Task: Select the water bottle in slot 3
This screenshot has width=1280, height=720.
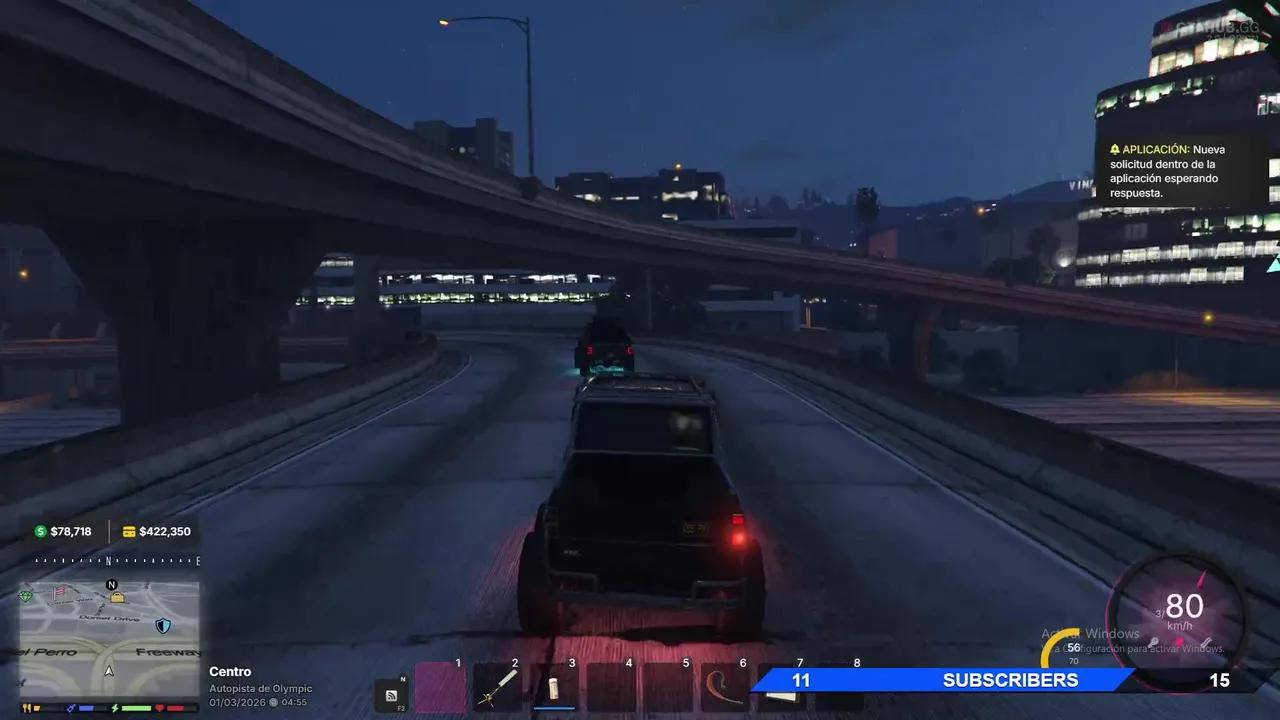Action: [555, 688]
